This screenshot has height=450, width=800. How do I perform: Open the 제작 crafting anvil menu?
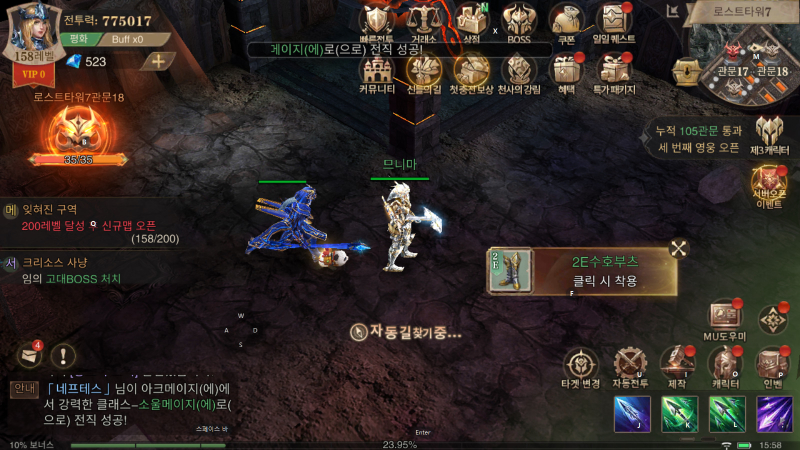tap(677, 365)
